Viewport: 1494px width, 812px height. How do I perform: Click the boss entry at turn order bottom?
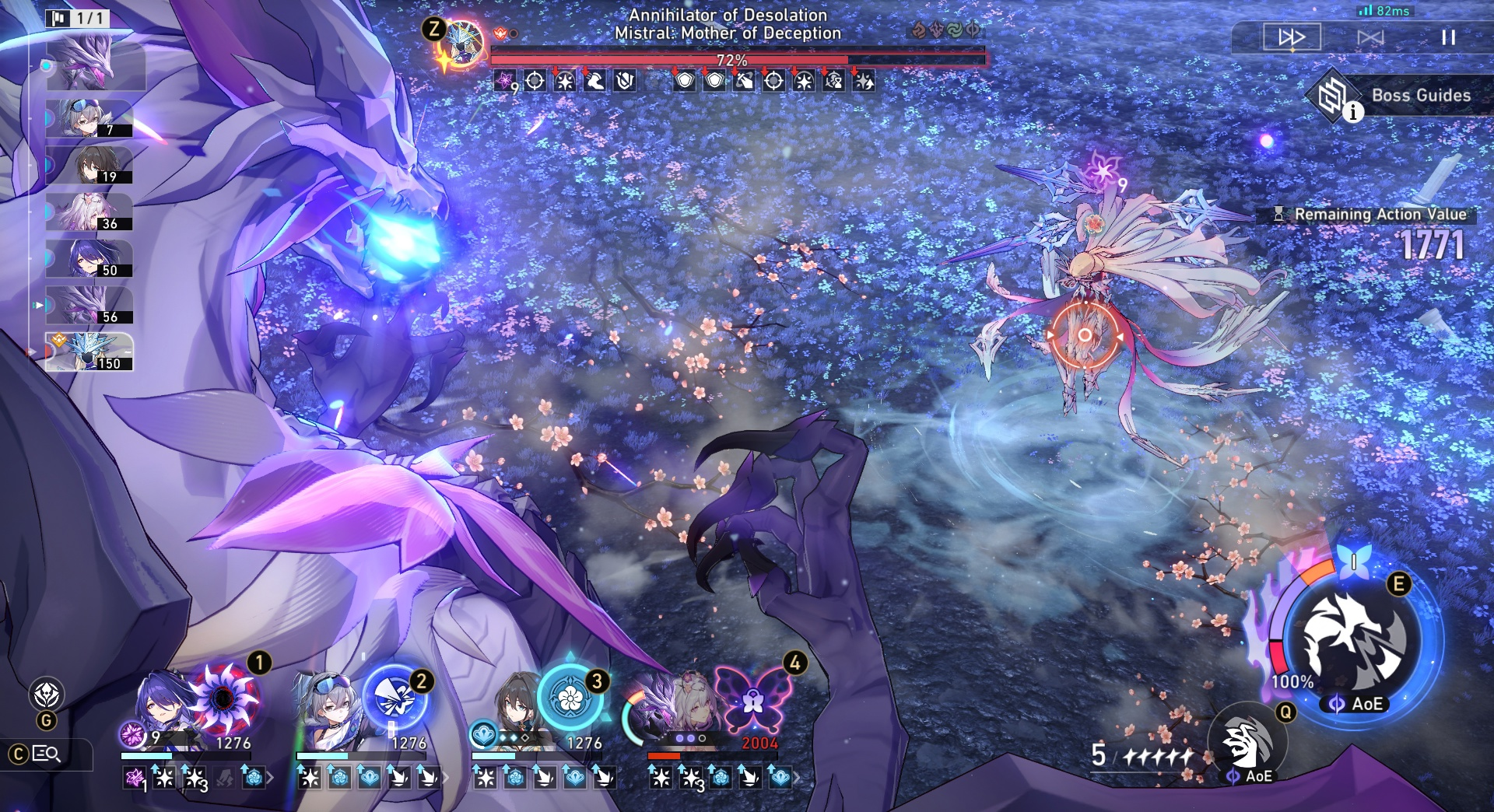89,352
